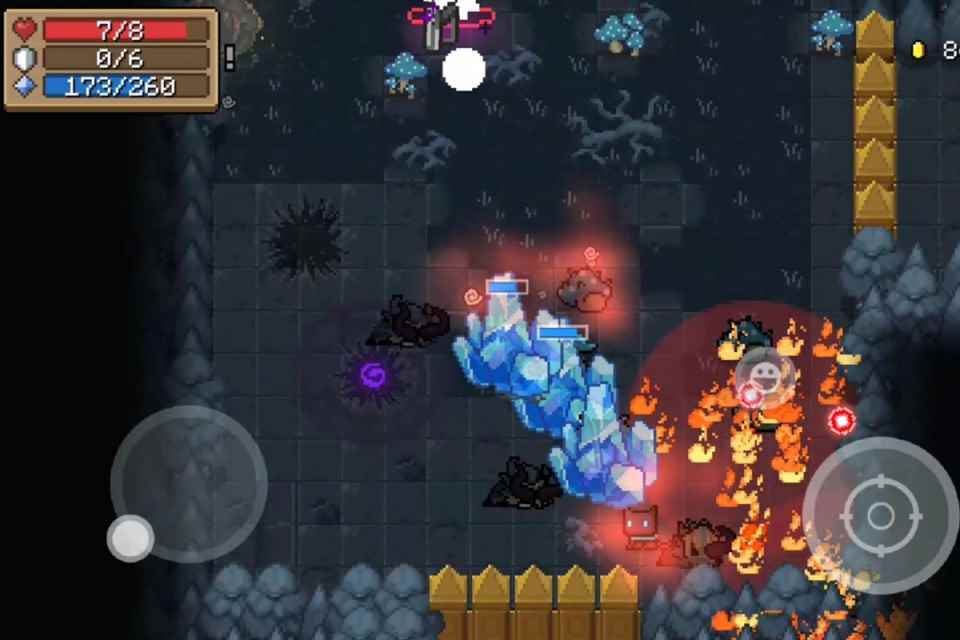
Task: Open the smiley face emote button
Action: coord(765,377)
